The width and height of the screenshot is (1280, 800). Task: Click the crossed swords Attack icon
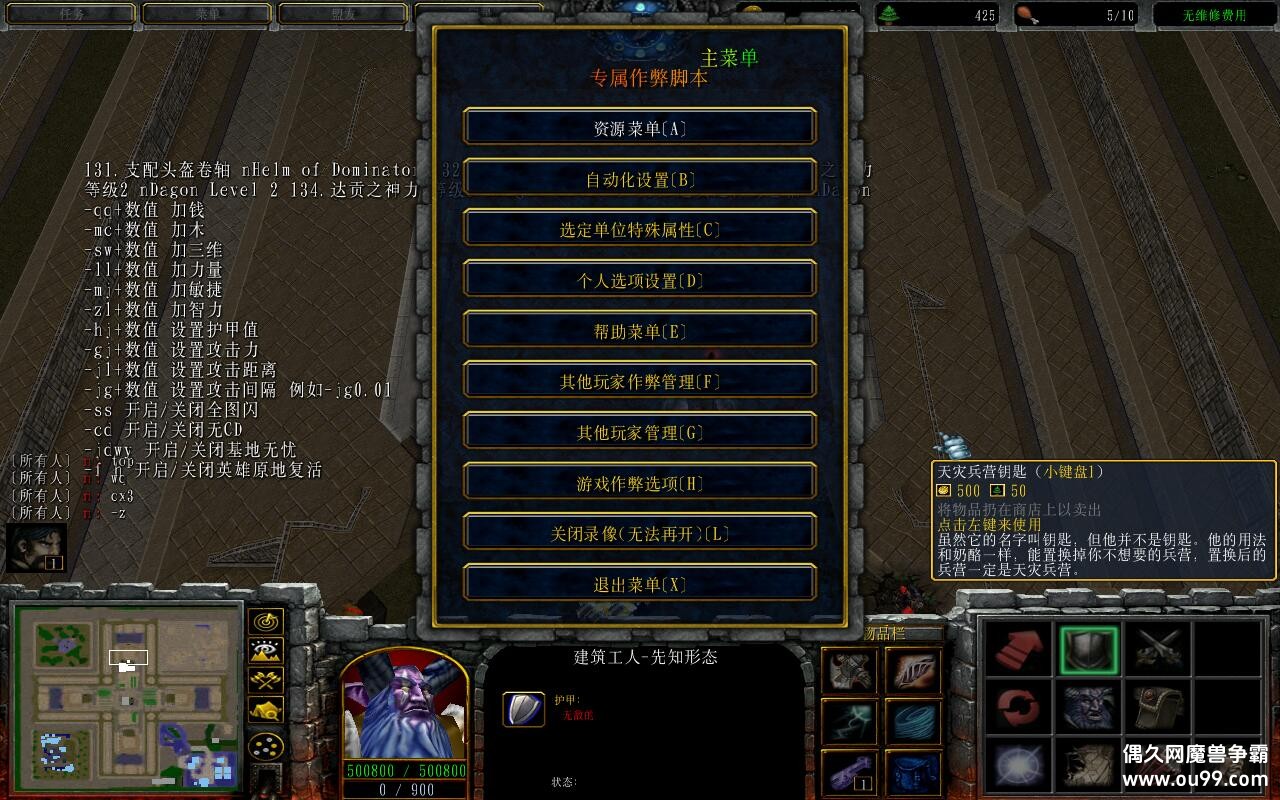coord(1160,647)
